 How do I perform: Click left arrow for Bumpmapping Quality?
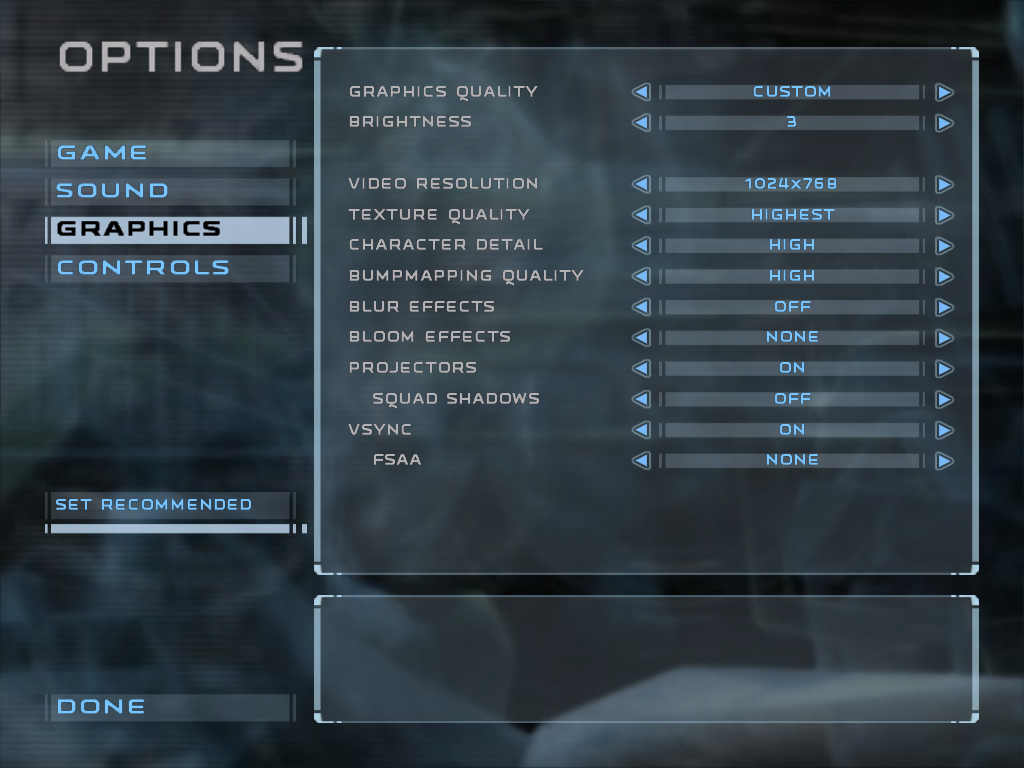click(641, 277)
